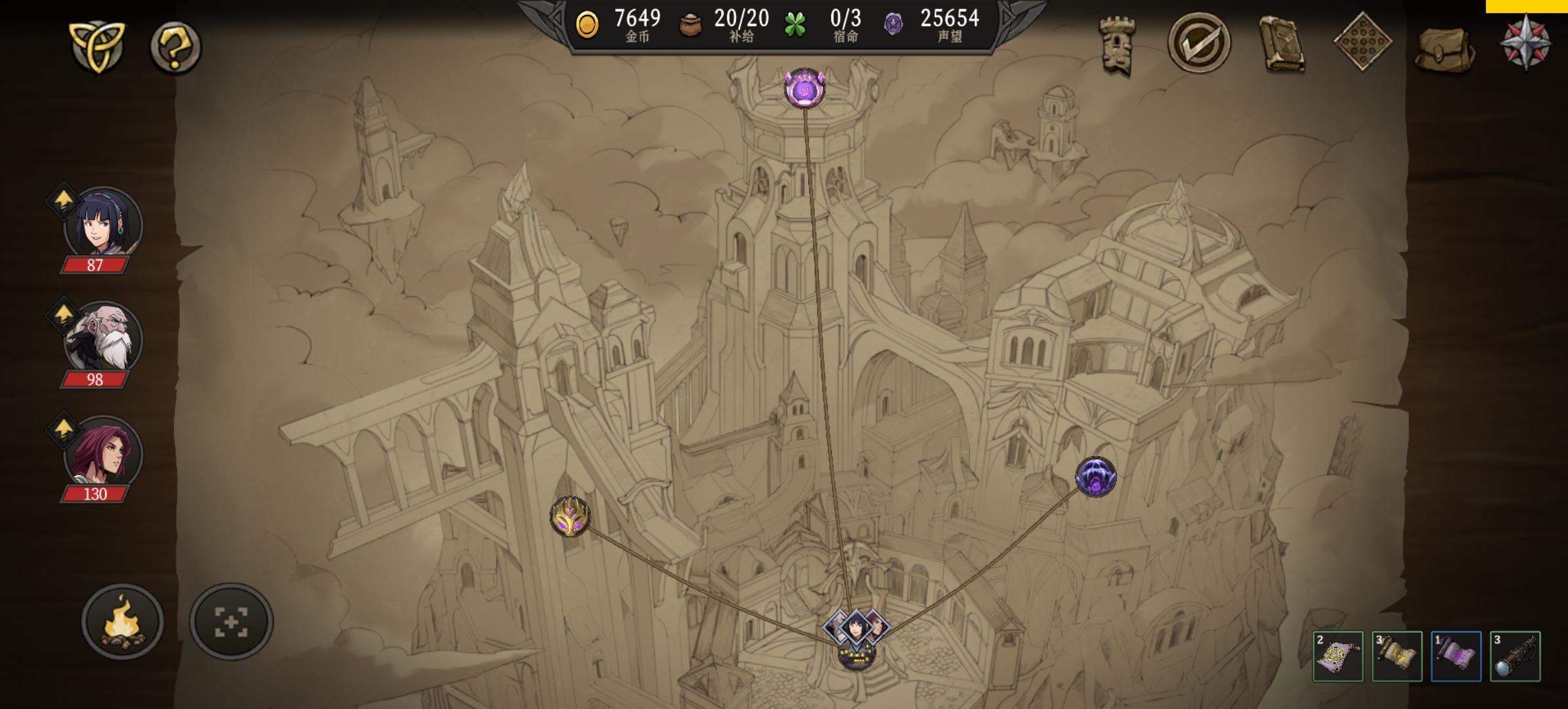
Task: Use the yellow-marked scroll item
Action: (x=1397, y=656)
